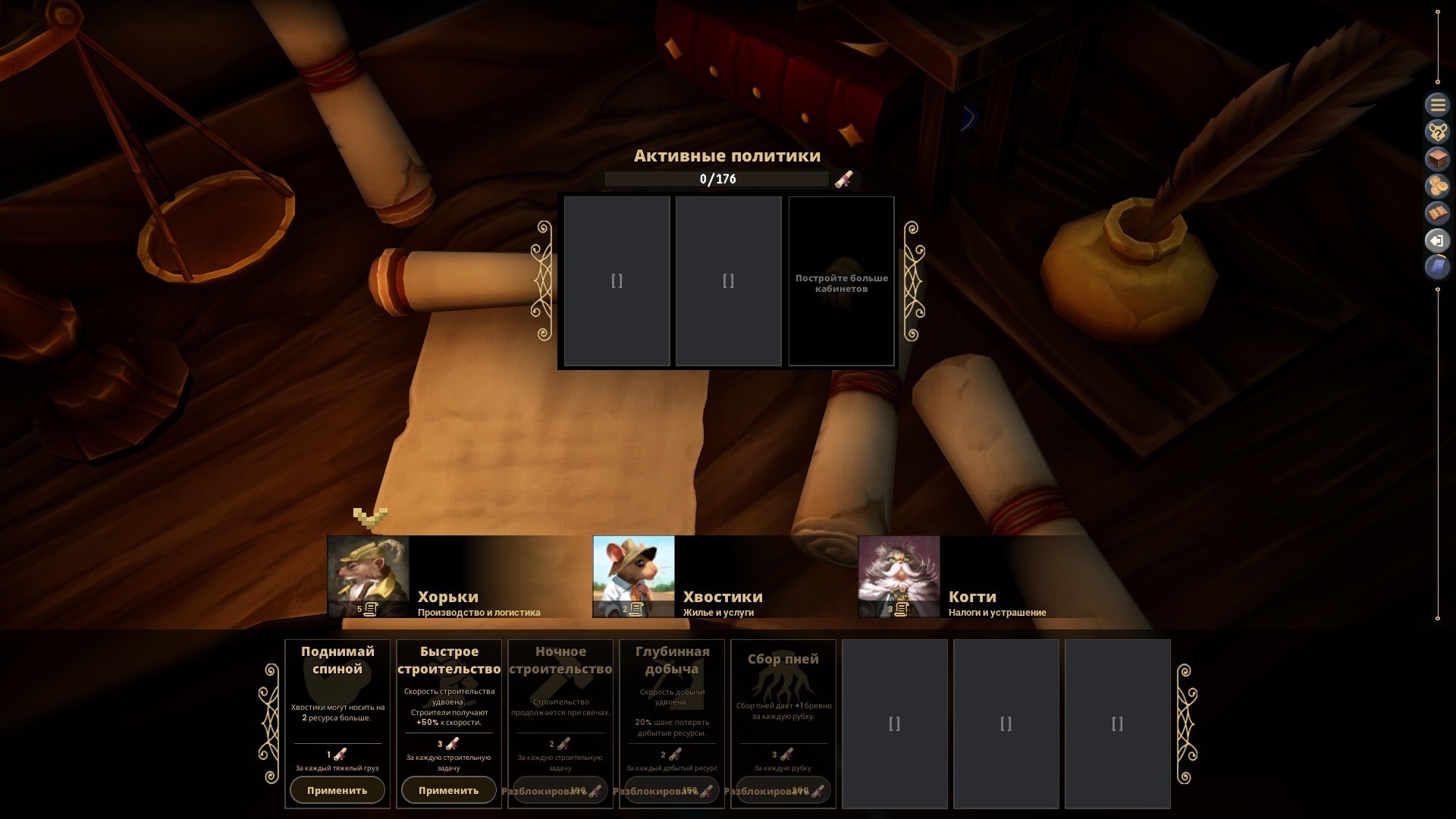Click the exit arrow icon
Screen dimensions: 1456x819
click(x=1437, y=241)
